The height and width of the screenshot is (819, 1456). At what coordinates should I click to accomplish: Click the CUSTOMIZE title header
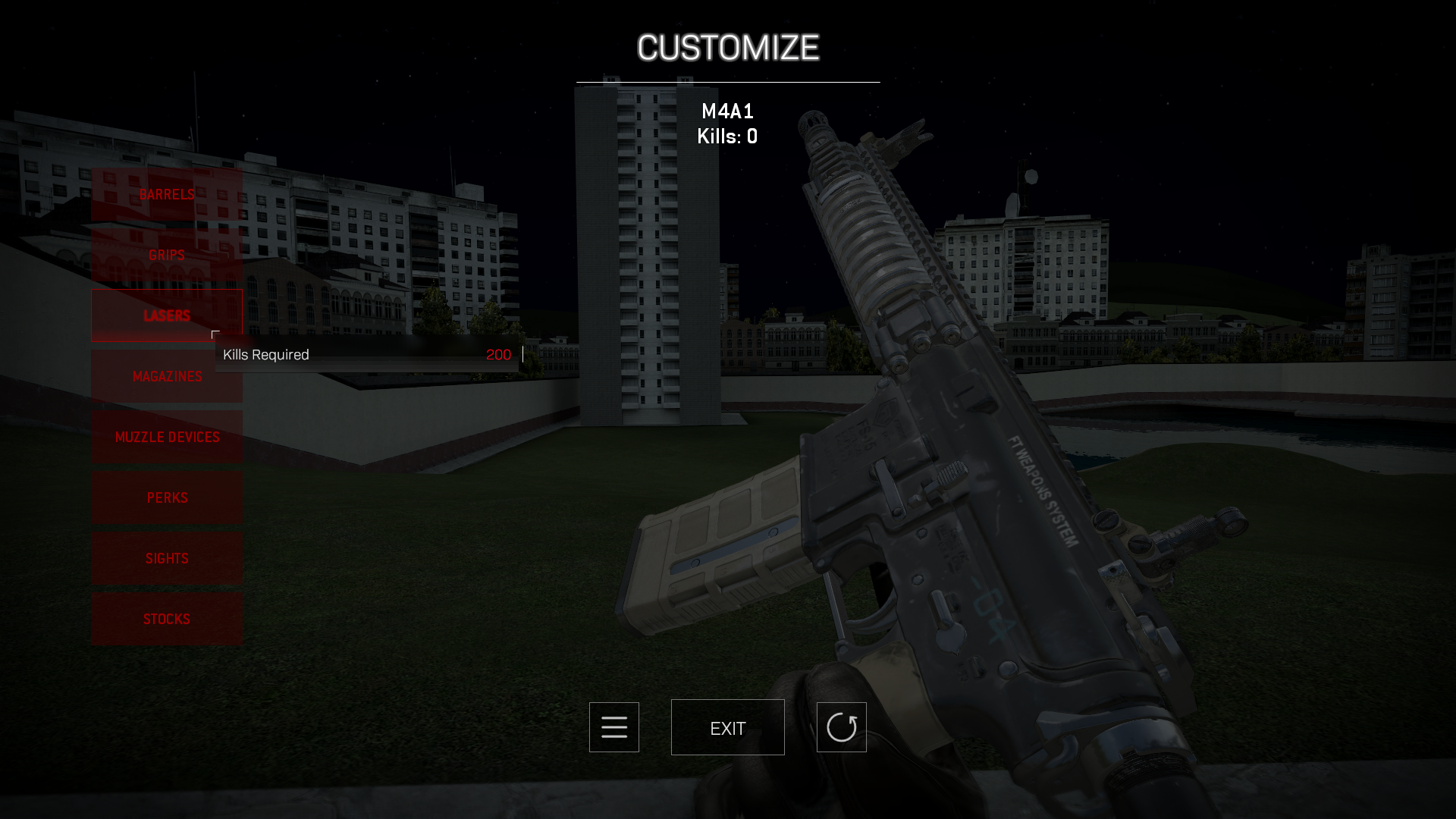[727, 48]
